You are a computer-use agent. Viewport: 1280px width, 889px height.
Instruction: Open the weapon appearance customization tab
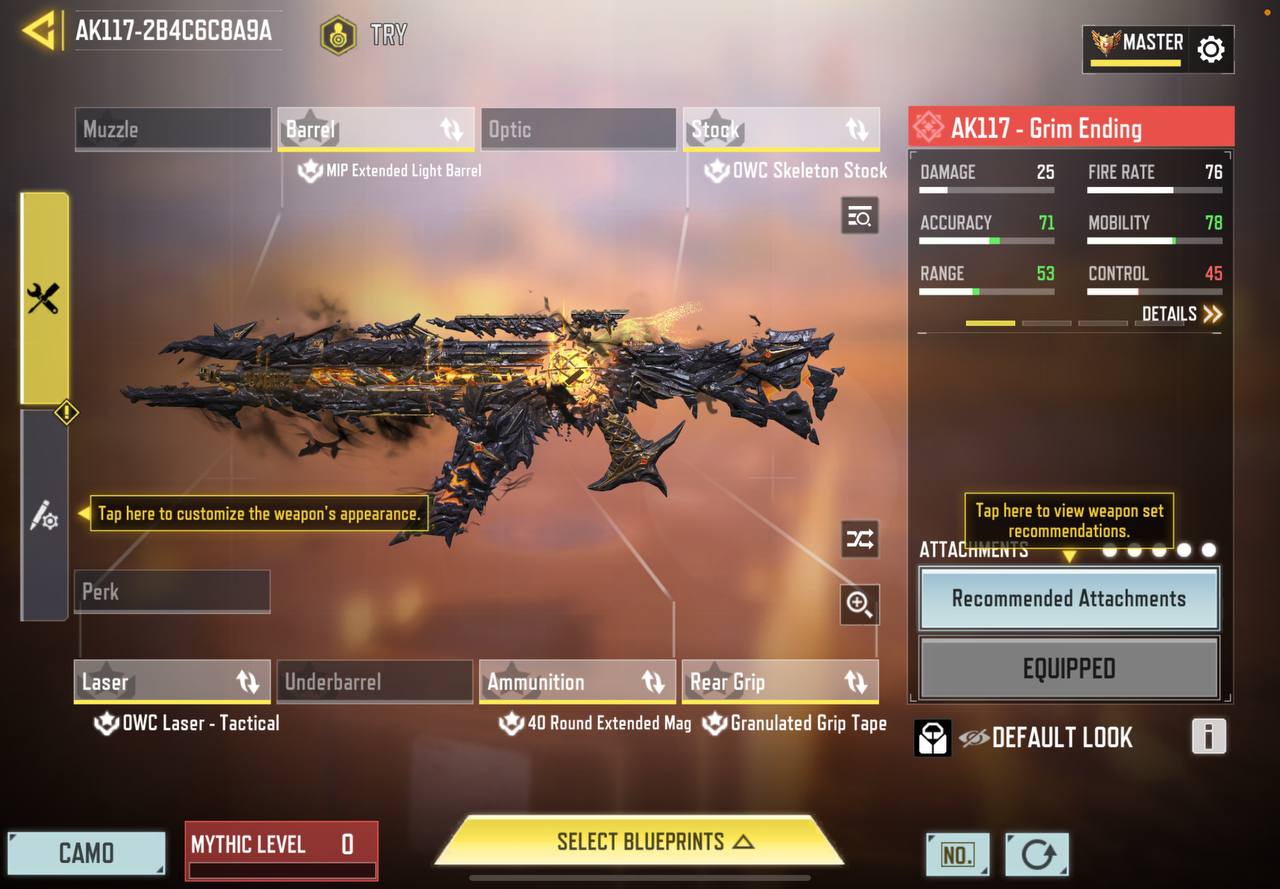(x=44, y=516)
